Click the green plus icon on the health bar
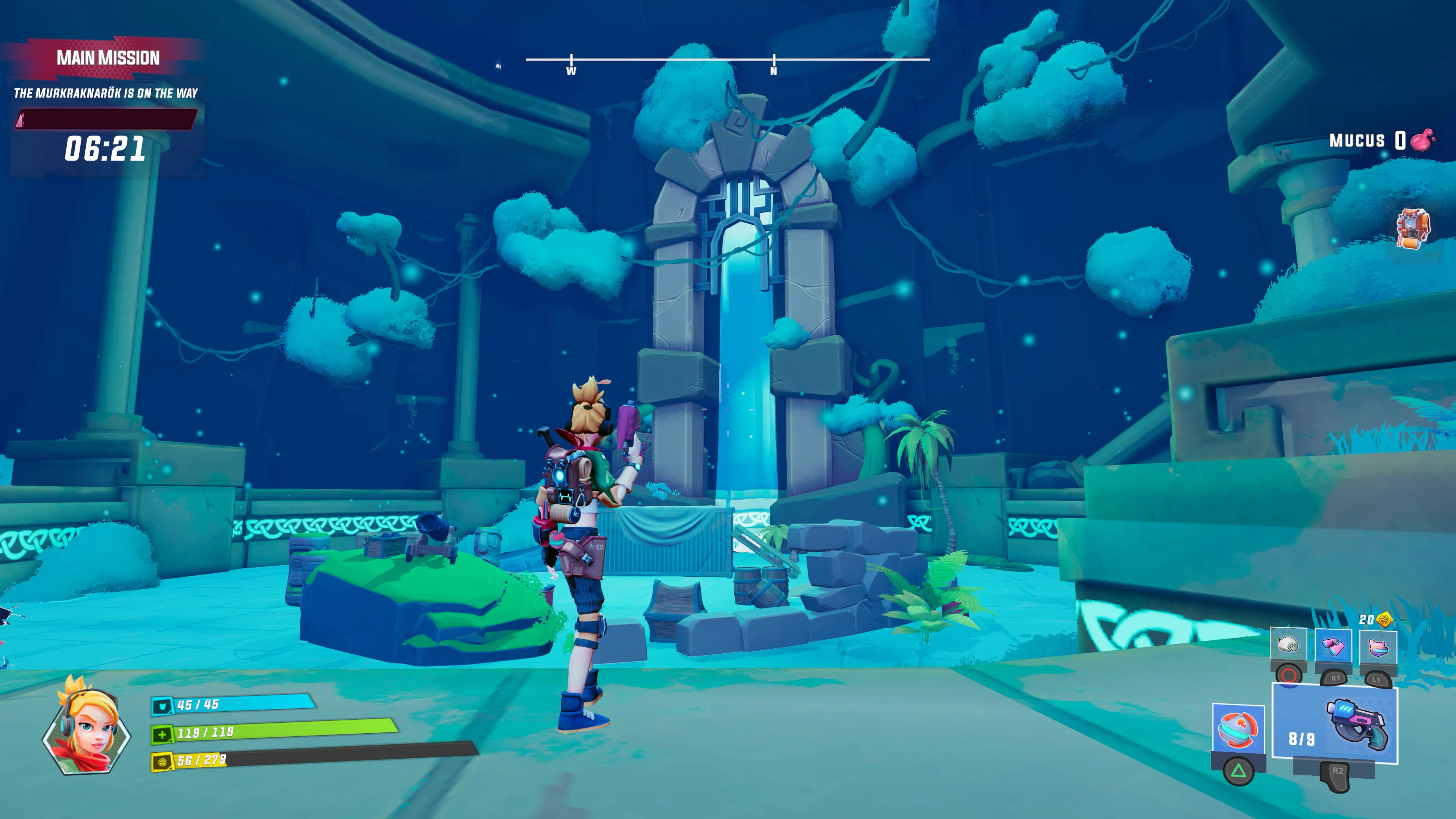Screen dimensions: 1456x819 click(162, 736)
